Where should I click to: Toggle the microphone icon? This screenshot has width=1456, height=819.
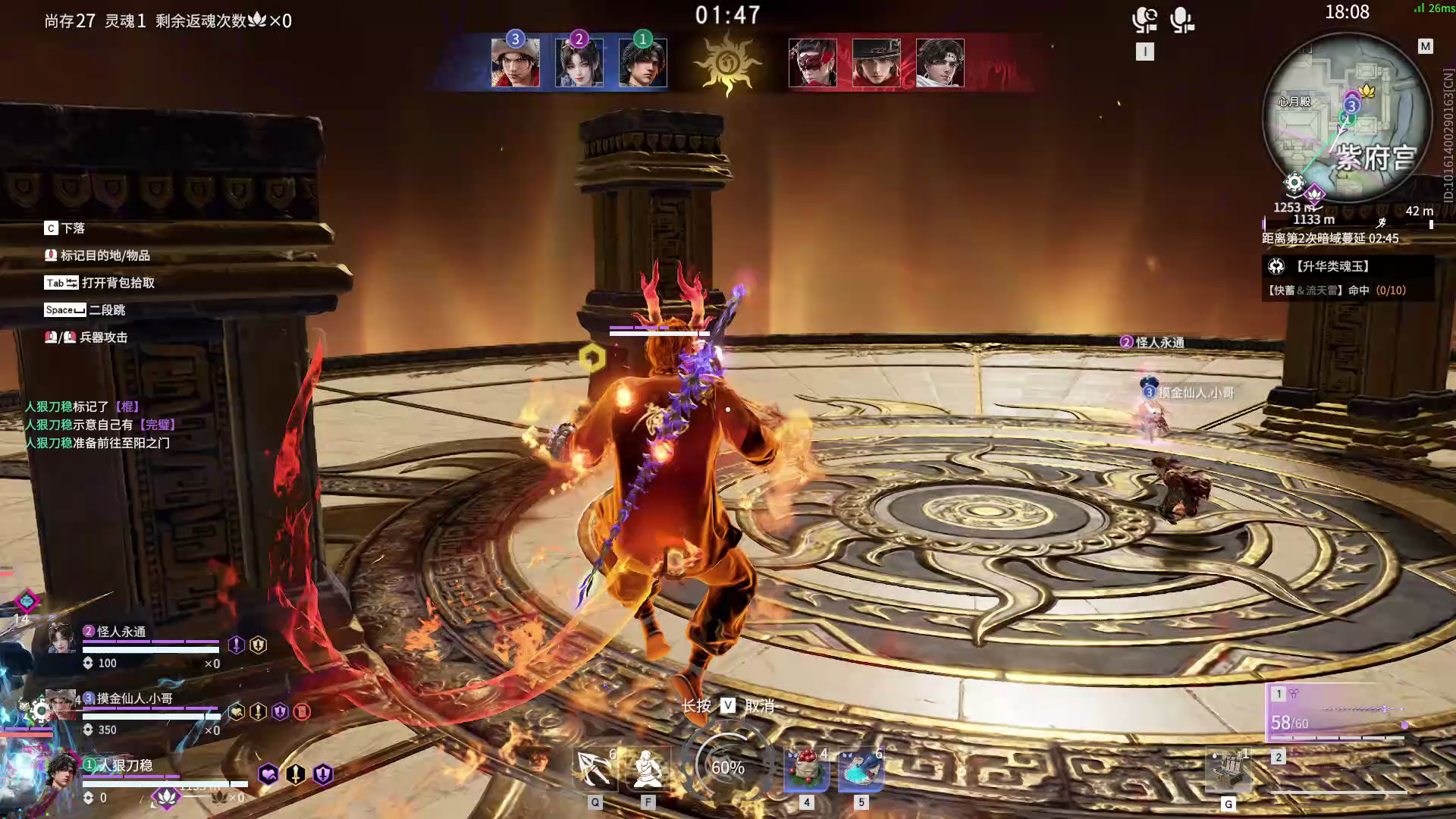pos(1181,20)
